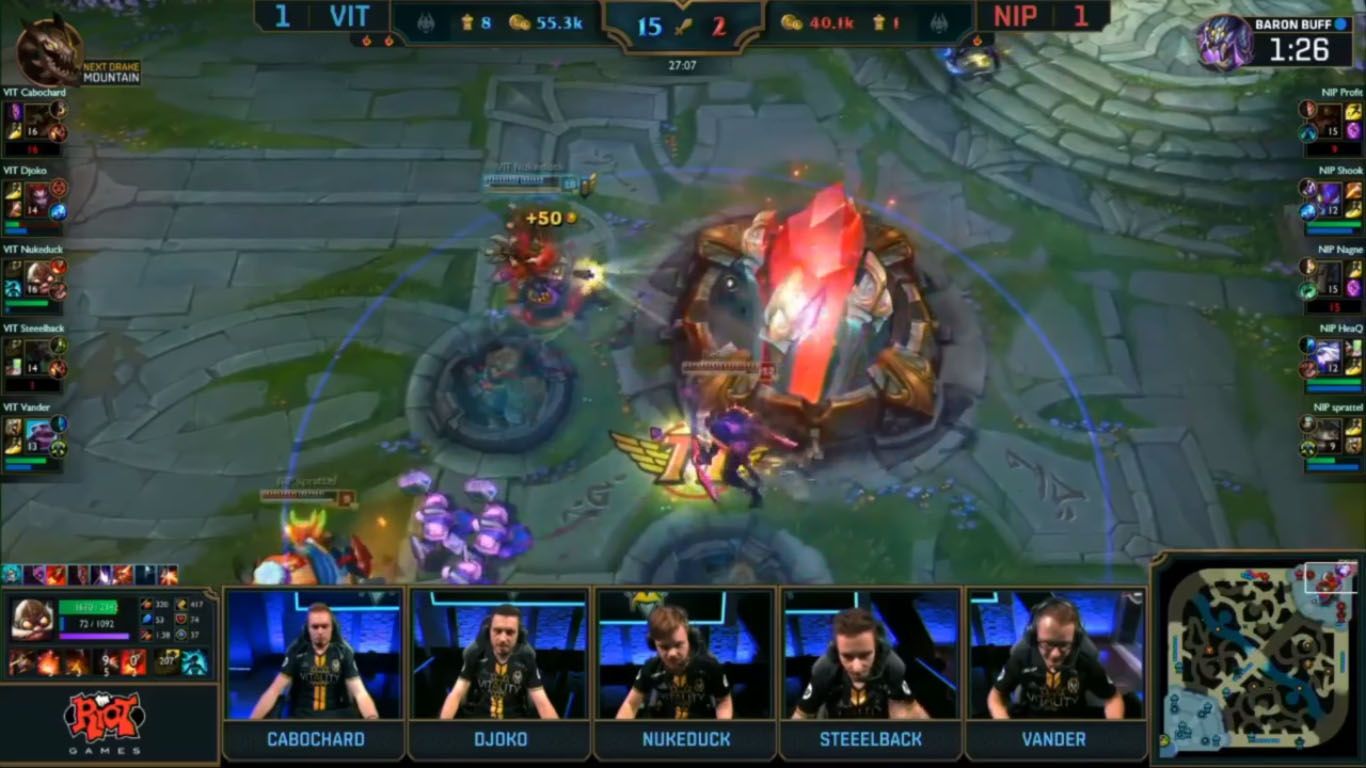The image size is (1366, 768).
Task: Pick NIP HeaQ's champion portrait
Action: click(1329, 354)
